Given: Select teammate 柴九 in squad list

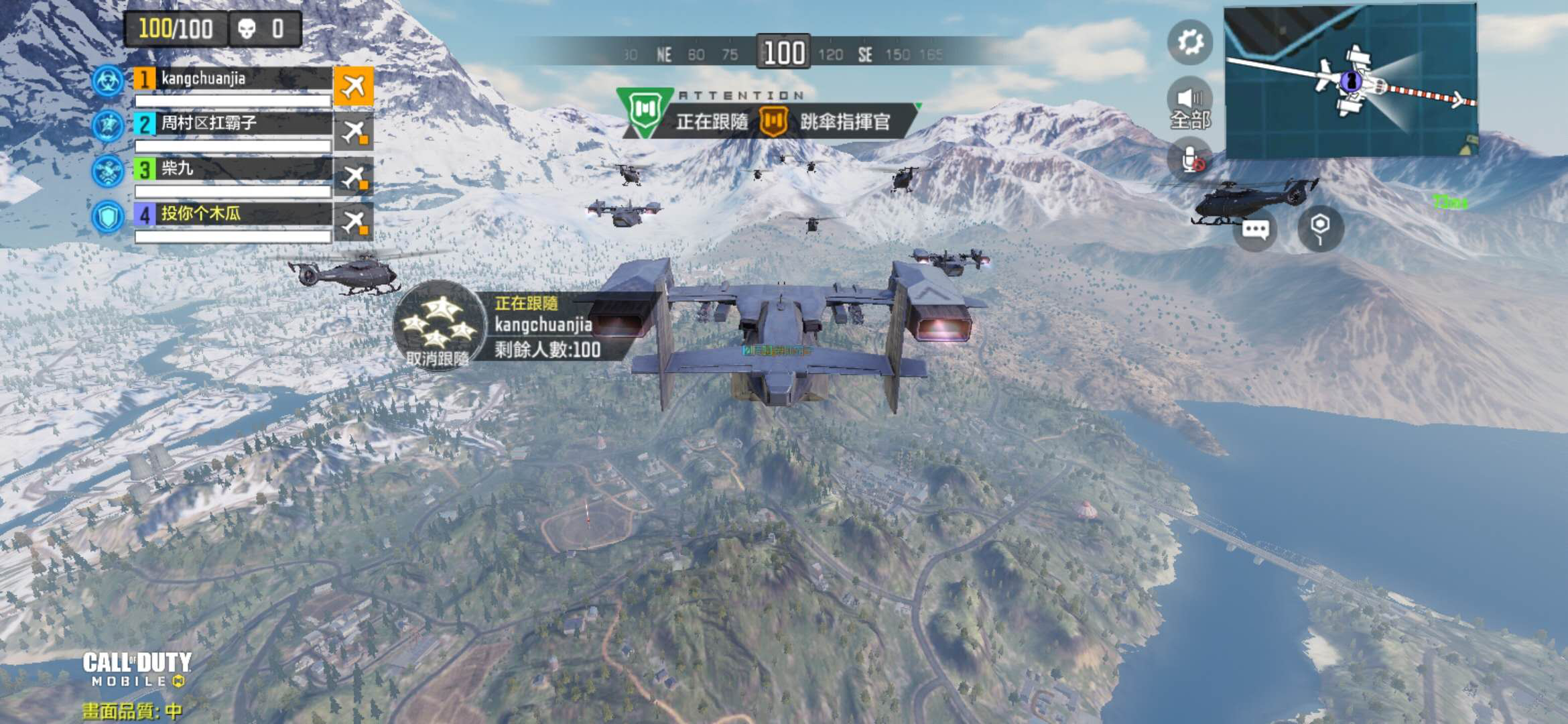Looking at the screenshot, I should [x=233, y=169].
